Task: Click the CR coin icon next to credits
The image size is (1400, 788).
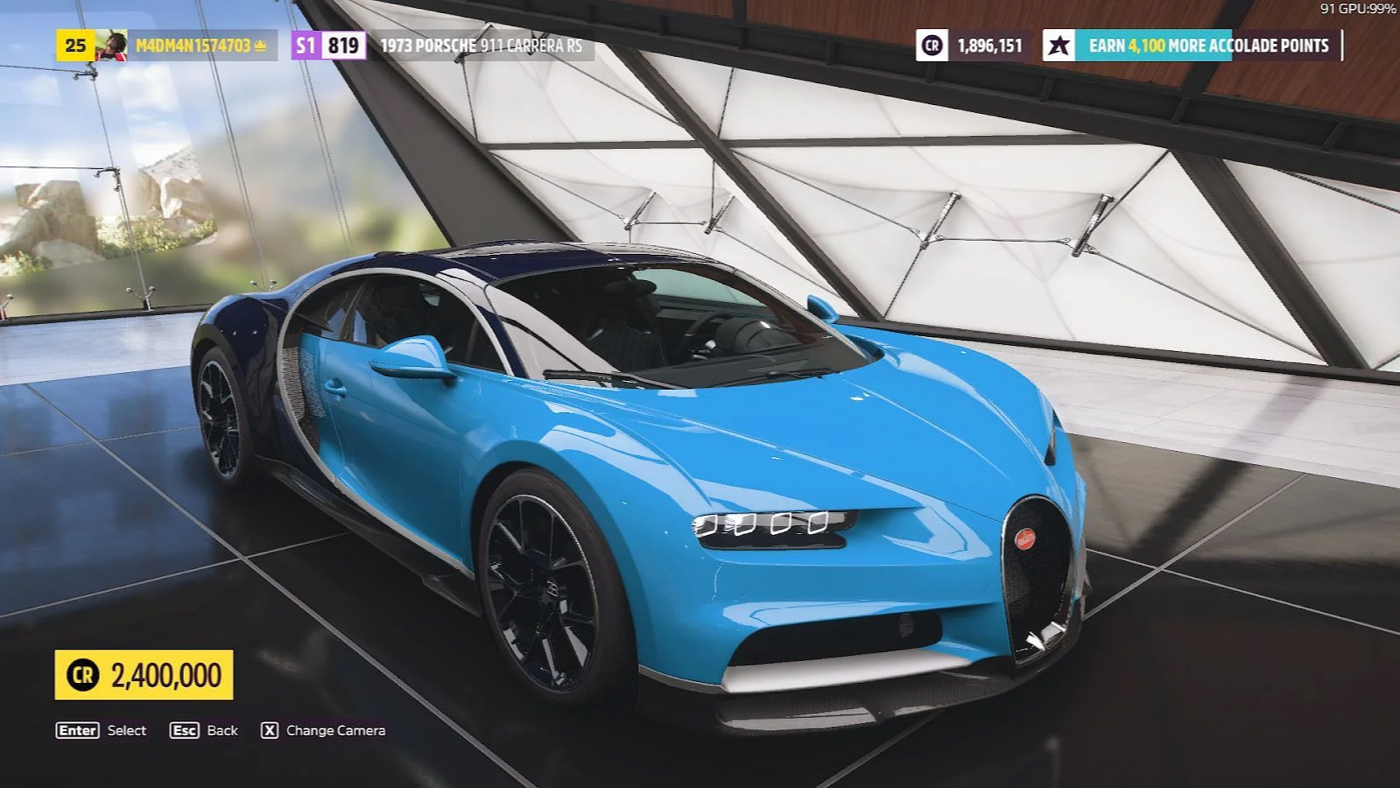Action: 931,45
